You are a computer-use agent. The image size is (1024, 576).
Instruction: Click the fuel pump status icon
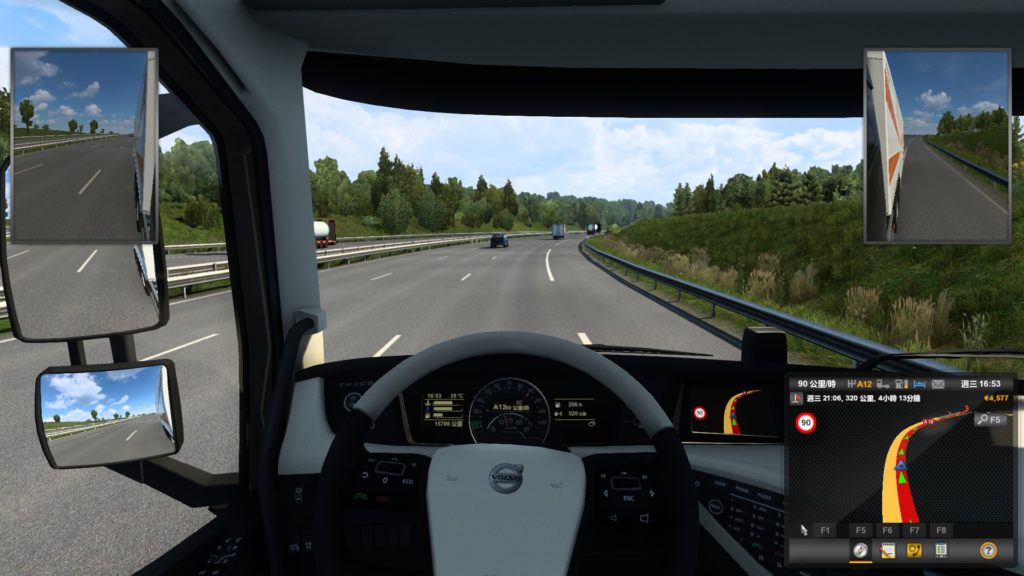pyautogui.click(x=900, y=383)
